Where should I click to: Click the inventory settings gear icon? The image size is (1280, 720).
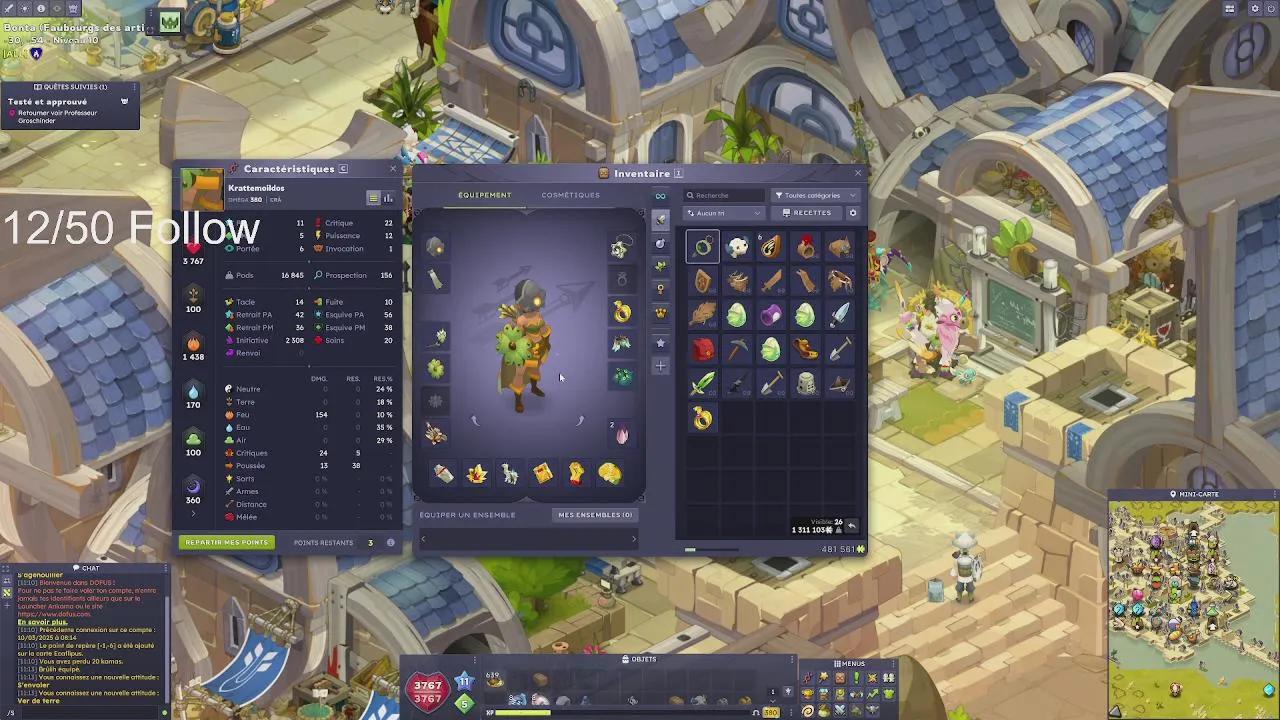coord(853,213)
